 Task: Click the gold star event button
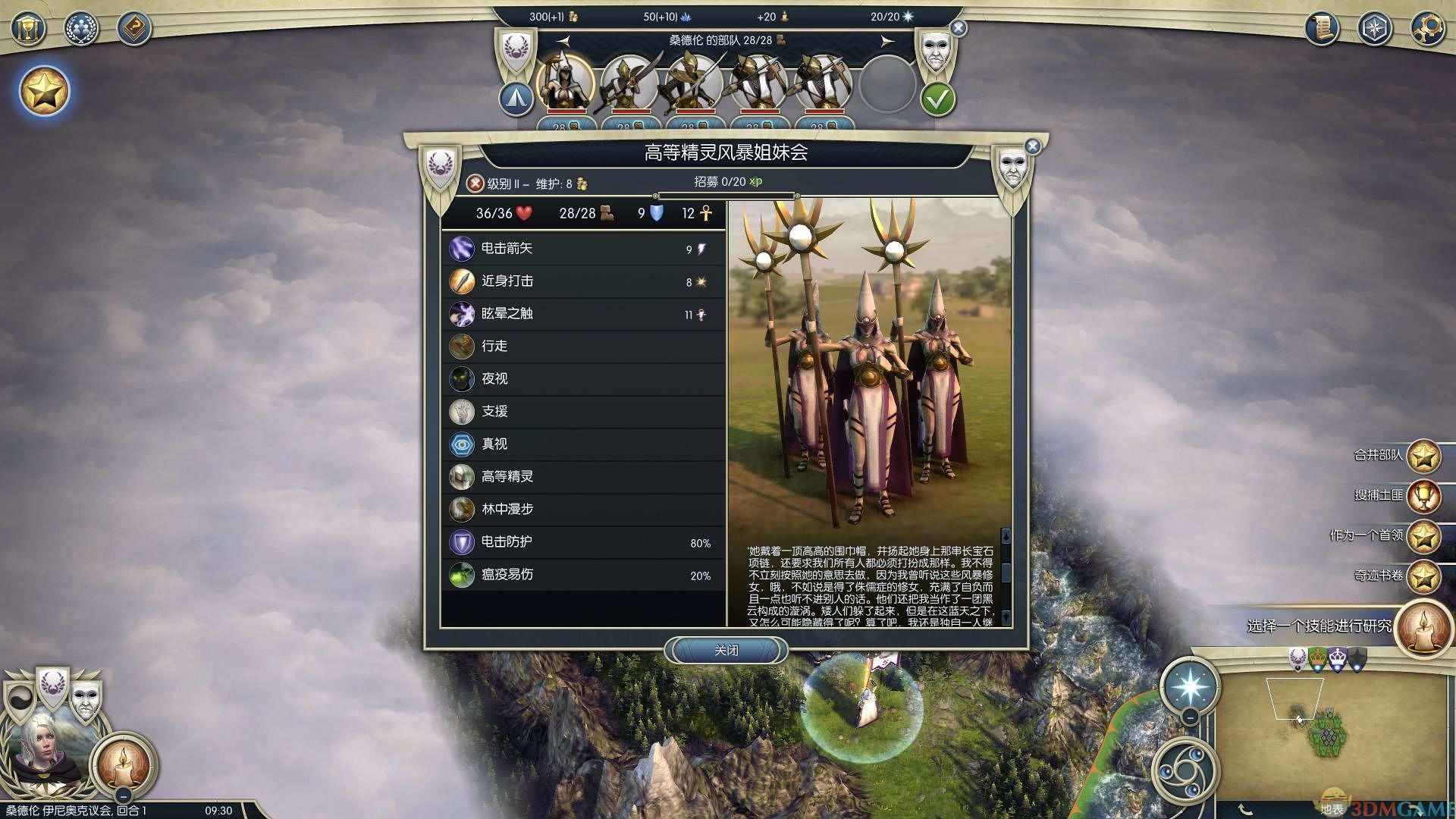[x=44, y=92]
